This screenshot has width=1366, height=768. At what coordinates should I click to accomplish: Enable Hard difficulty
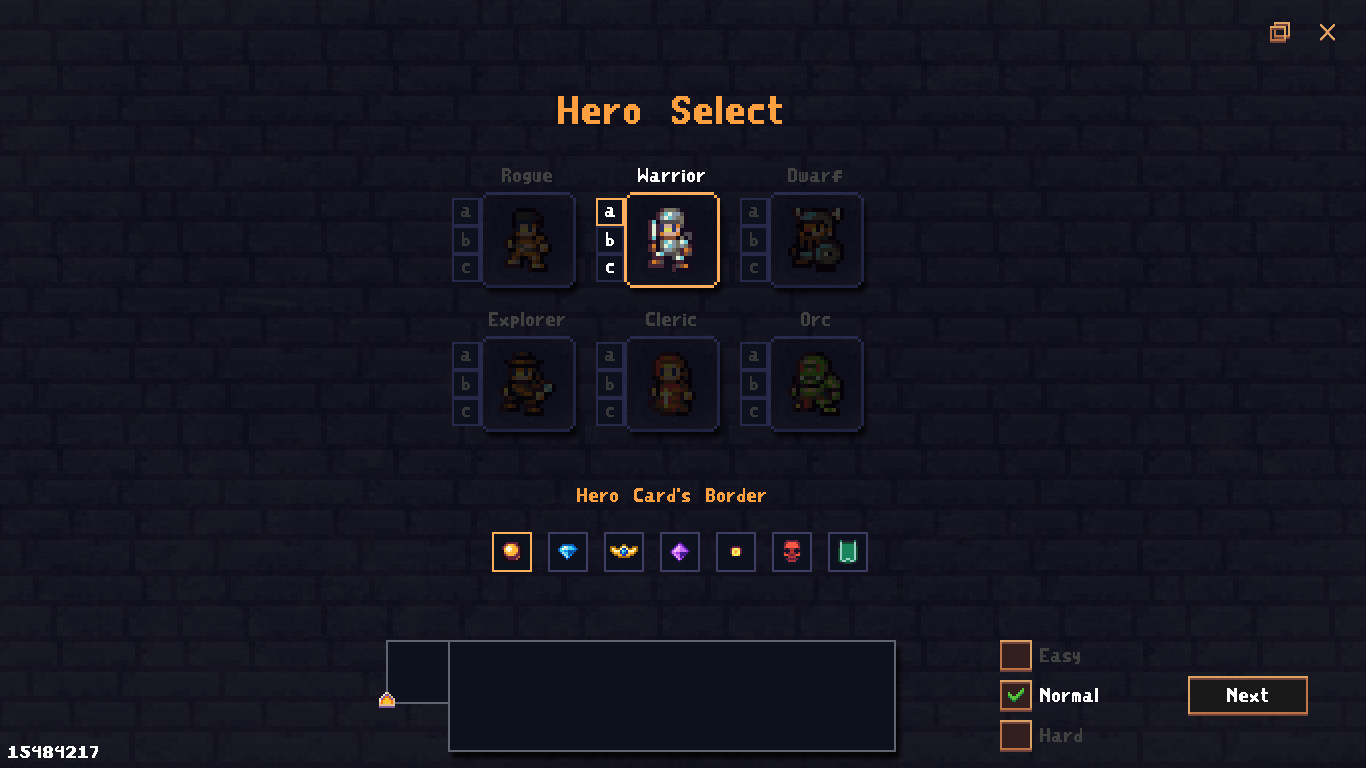pyautogui.click(x=1015, y=735)
